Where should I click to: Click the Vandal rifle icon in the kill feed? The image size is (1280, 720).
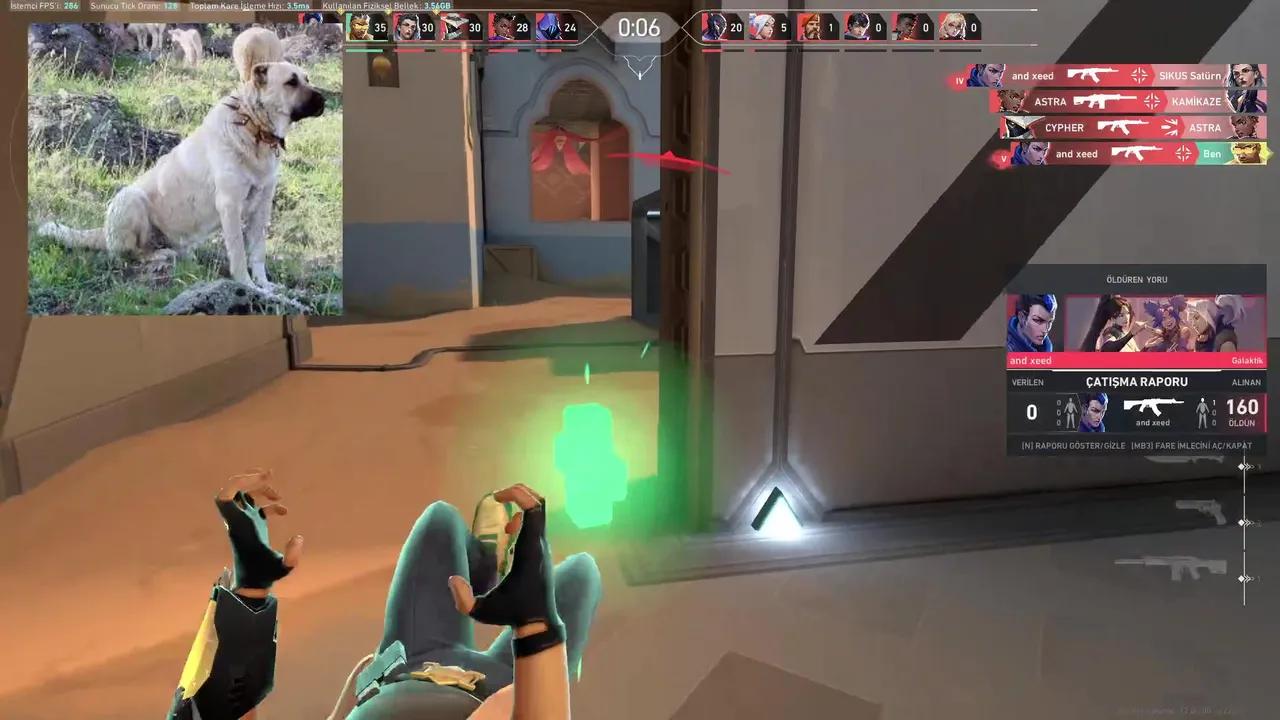point(1092,76)
